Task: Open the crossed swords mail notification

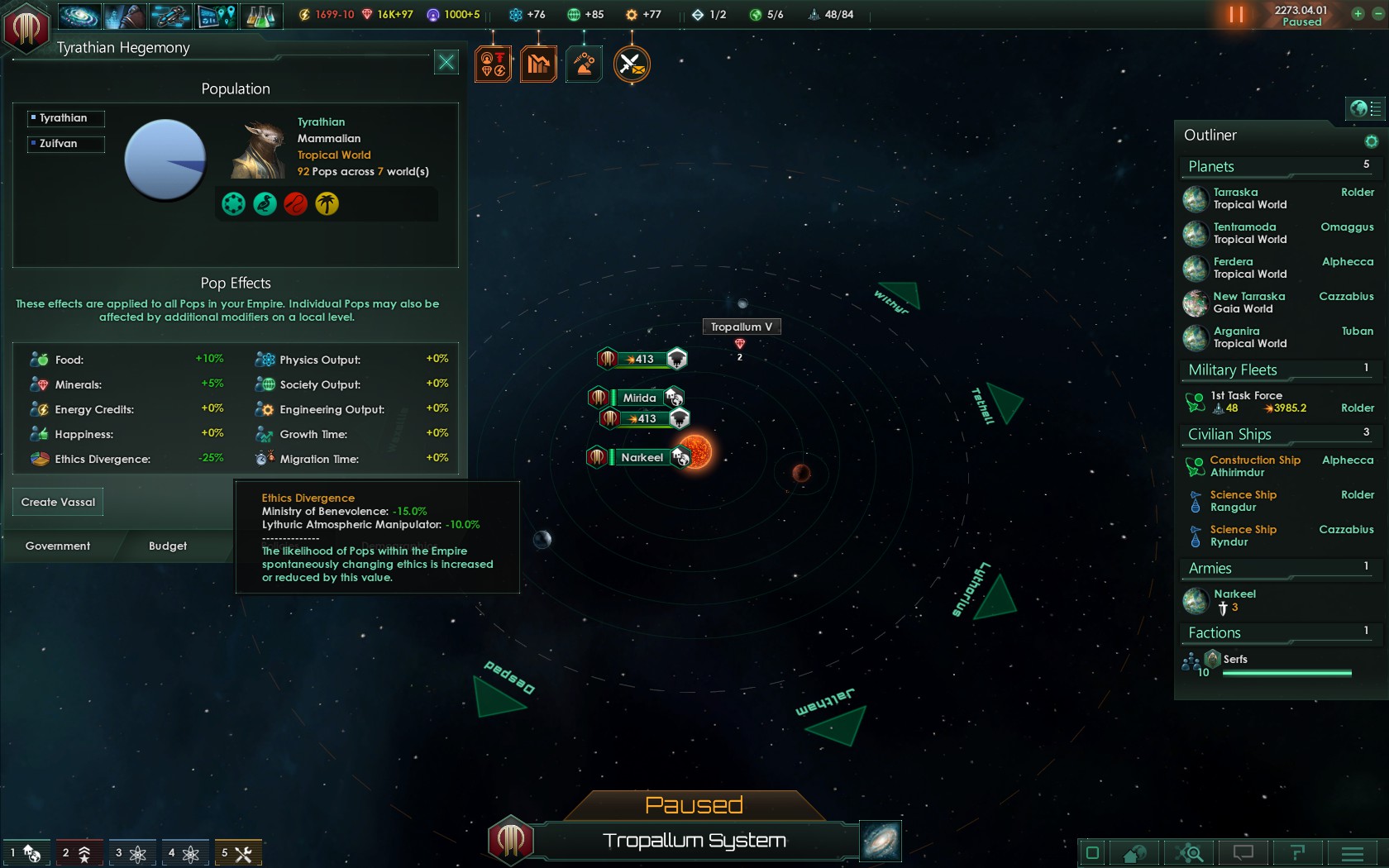Action: (x=632, y=64)
